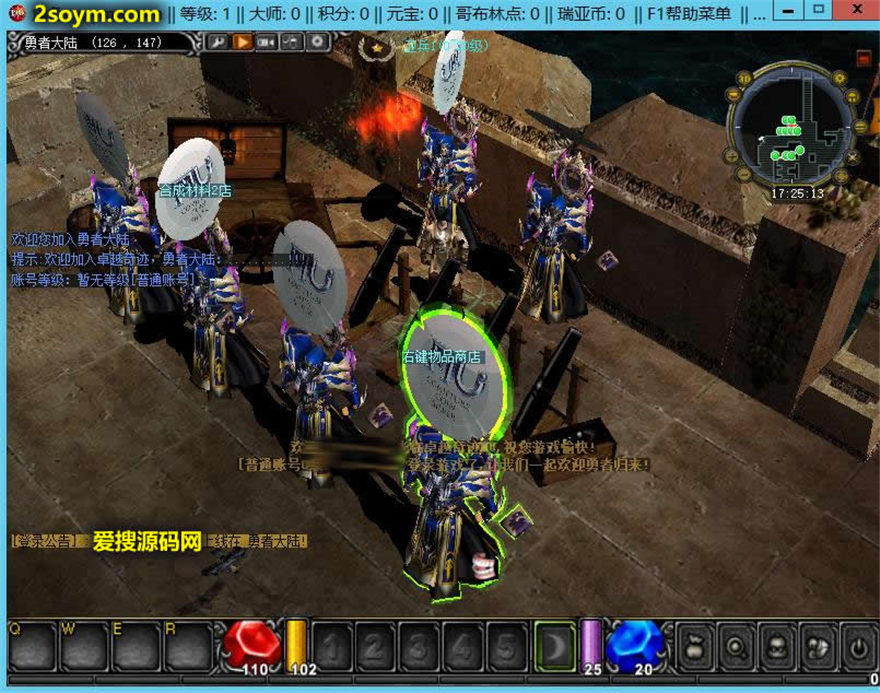880x693 pixels.
Task: Select the E hotkey slot
Action: 135,645
